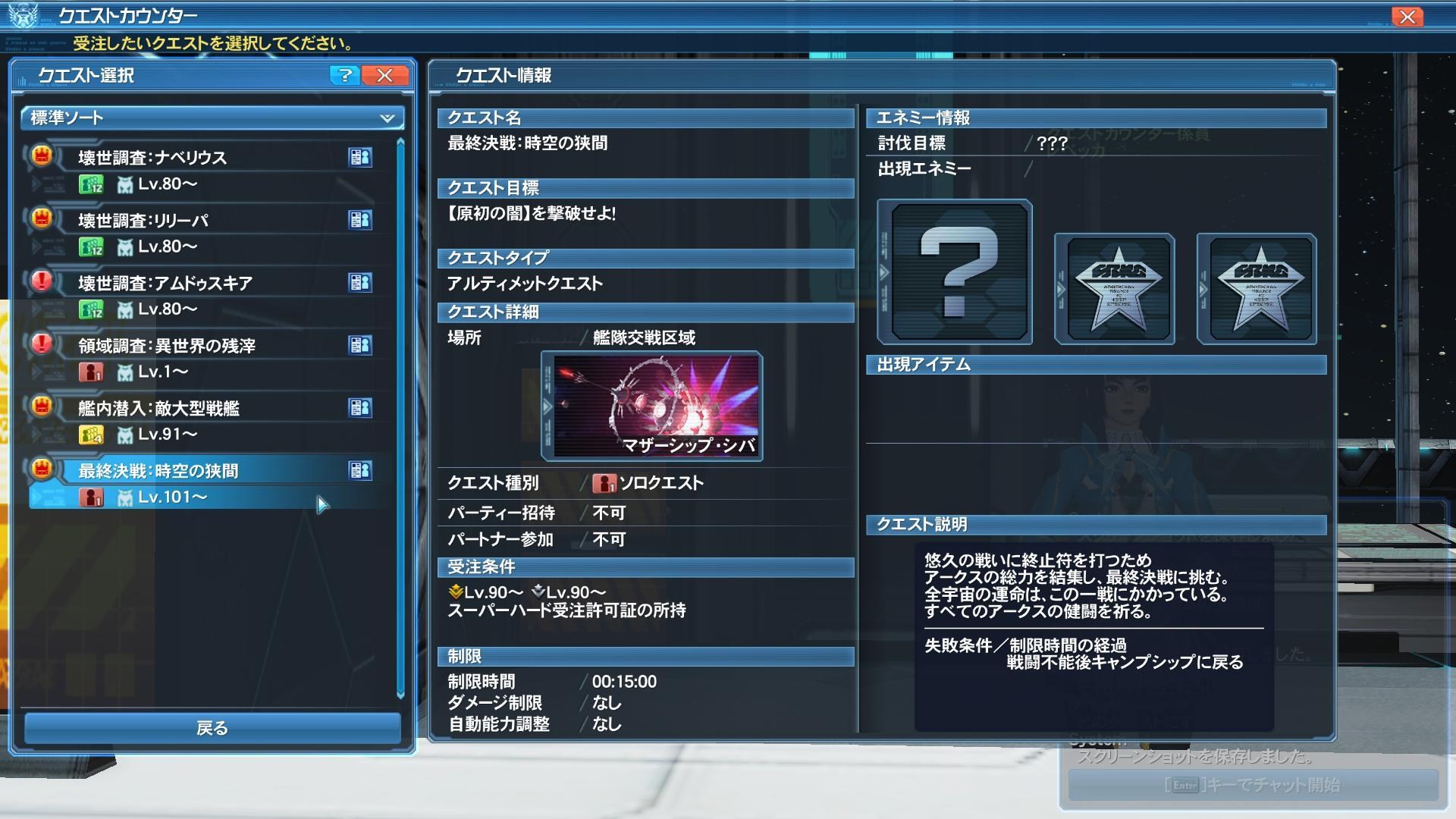Click the crown emblem beside 壊世調査:ナベリウス
Viewport: 1456px width, 819px height.
coord(42,157)
